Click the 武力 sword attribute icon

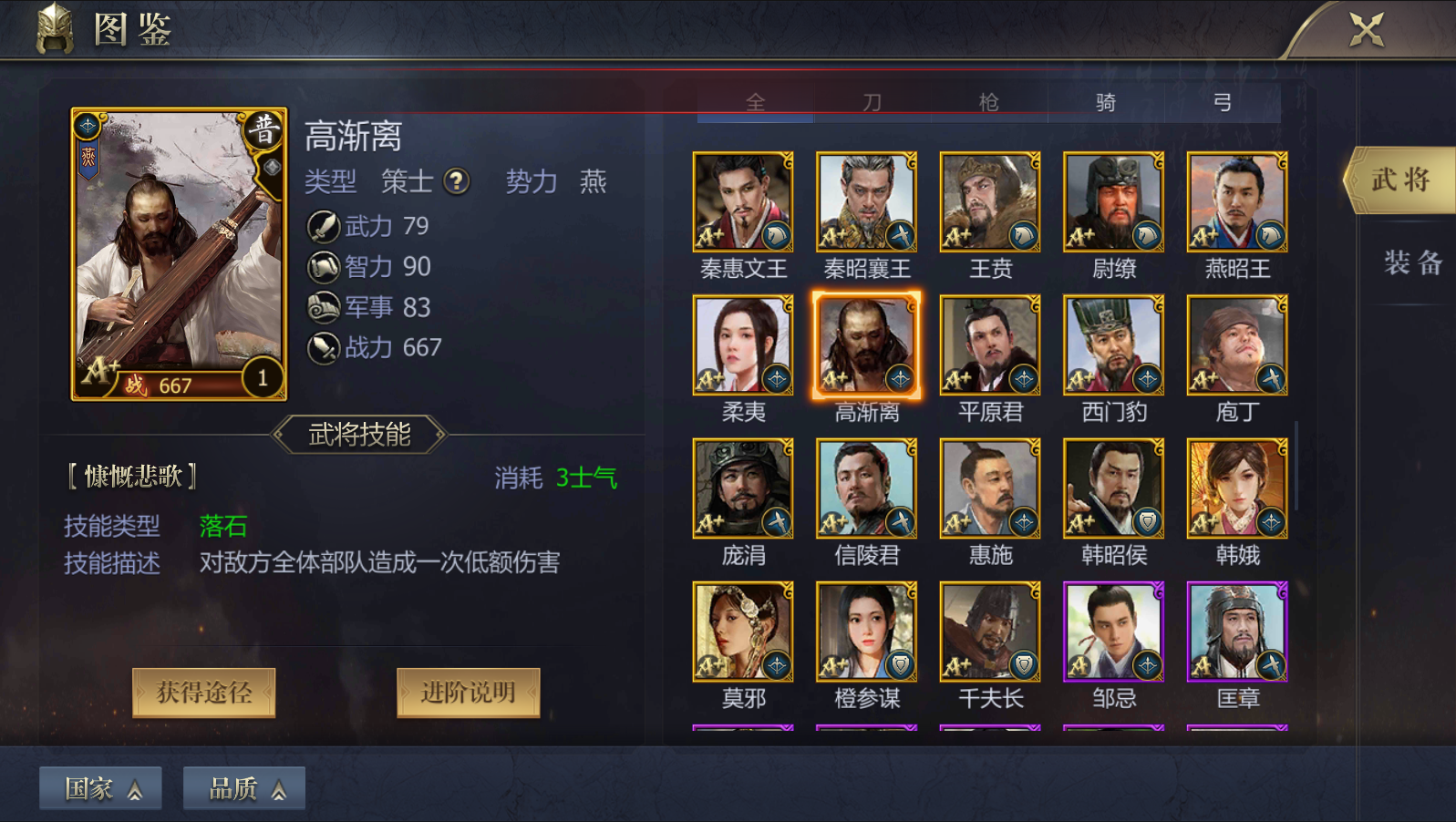click(322, 225)
